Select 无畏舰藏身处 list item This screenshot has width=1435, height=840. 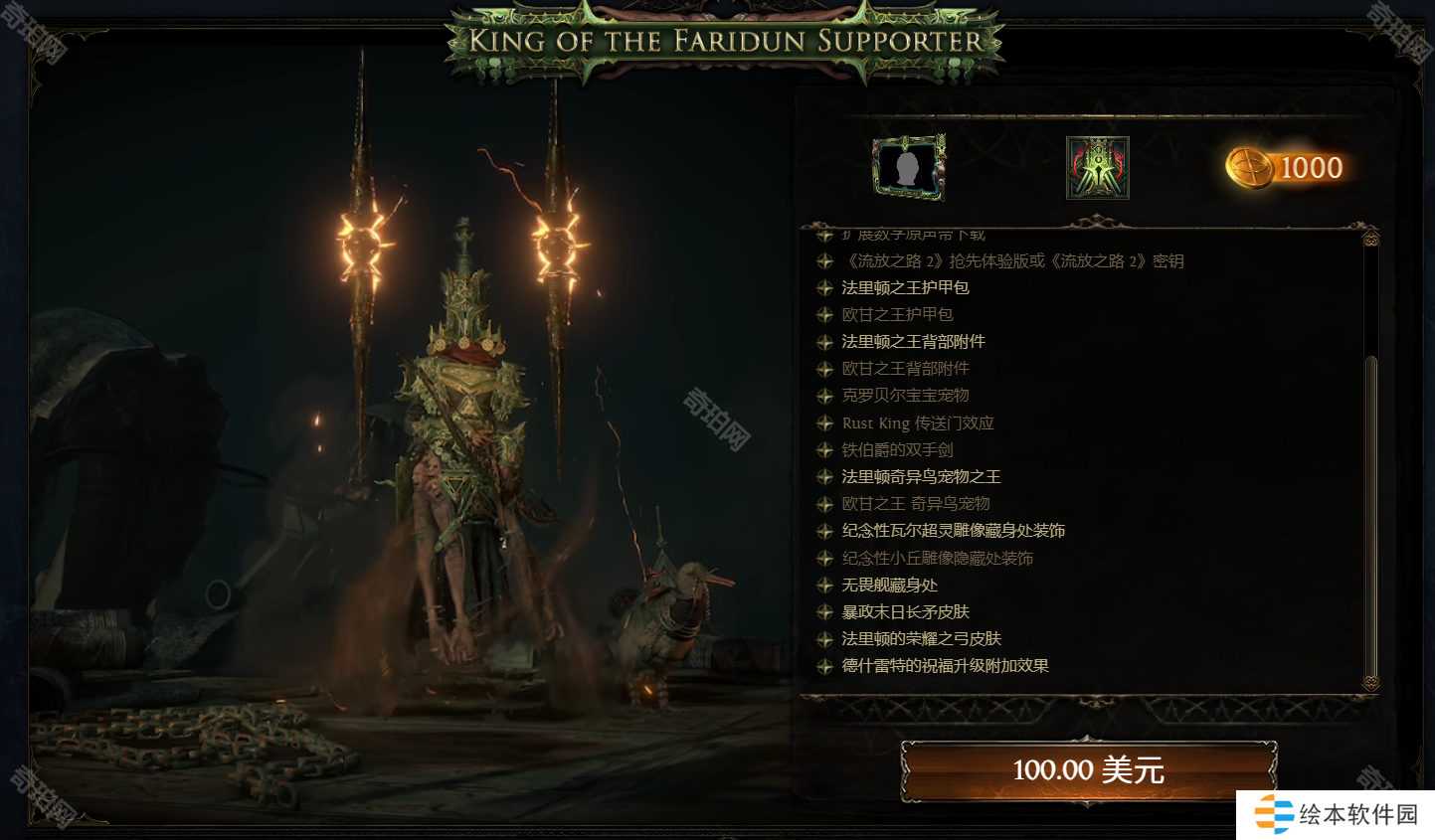(x=889, y=586)
